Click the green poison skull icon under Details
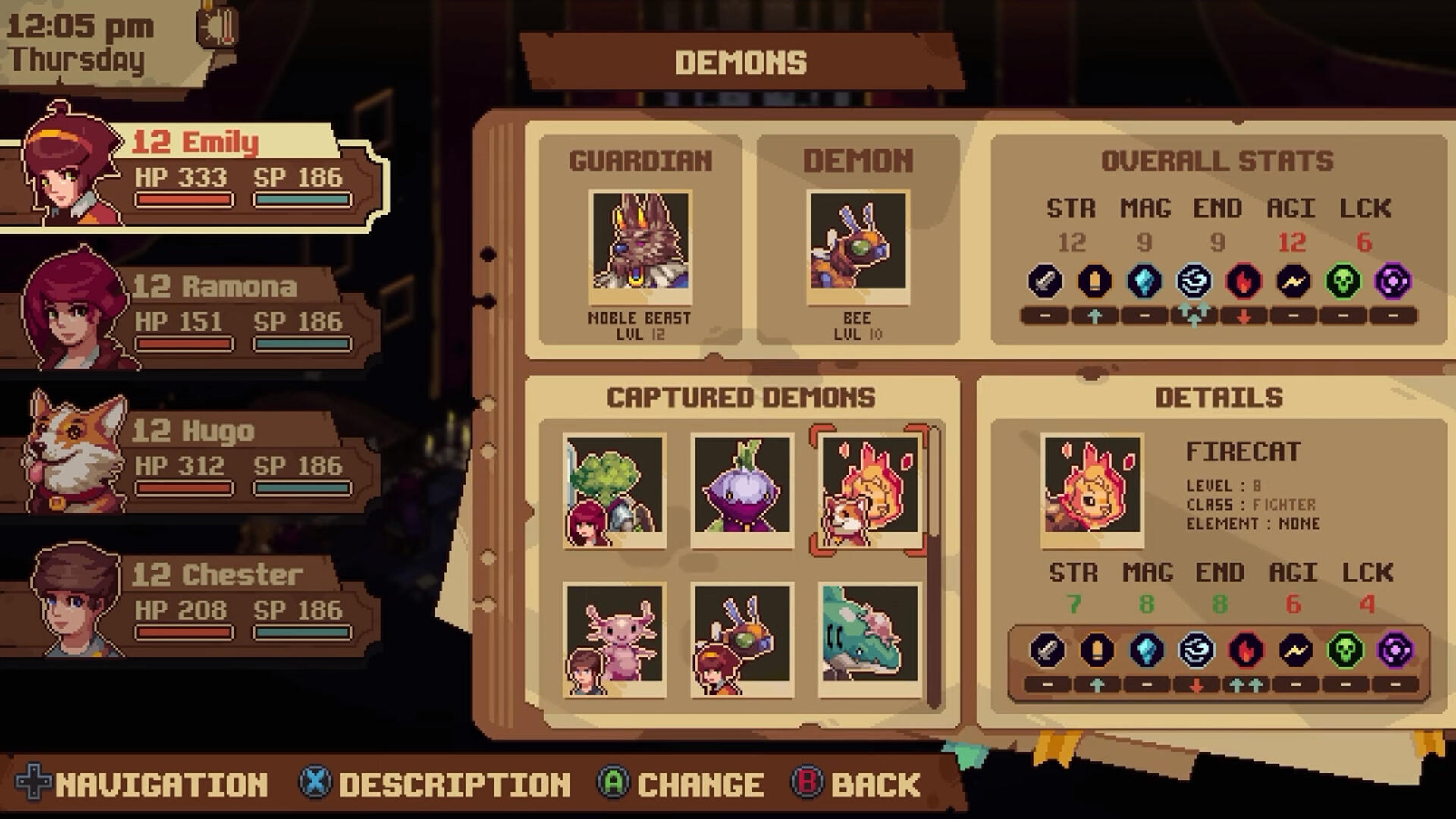Image resolution: width=1456 pixels, height=819 pixels. pyautogui.click(x=1345, y=650)
